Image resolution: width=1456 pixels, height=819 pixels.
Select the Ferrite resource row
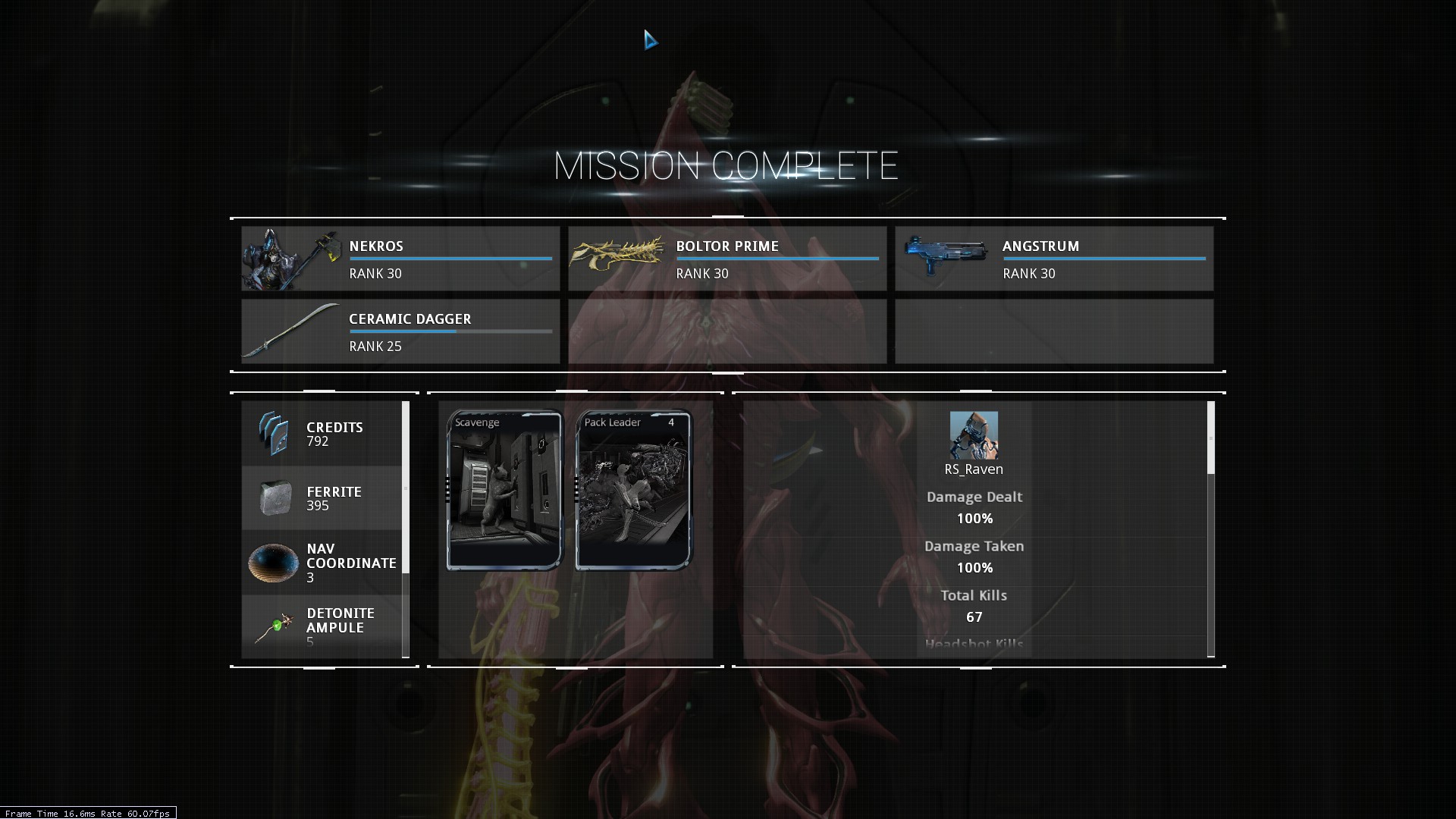coord(322,498)
